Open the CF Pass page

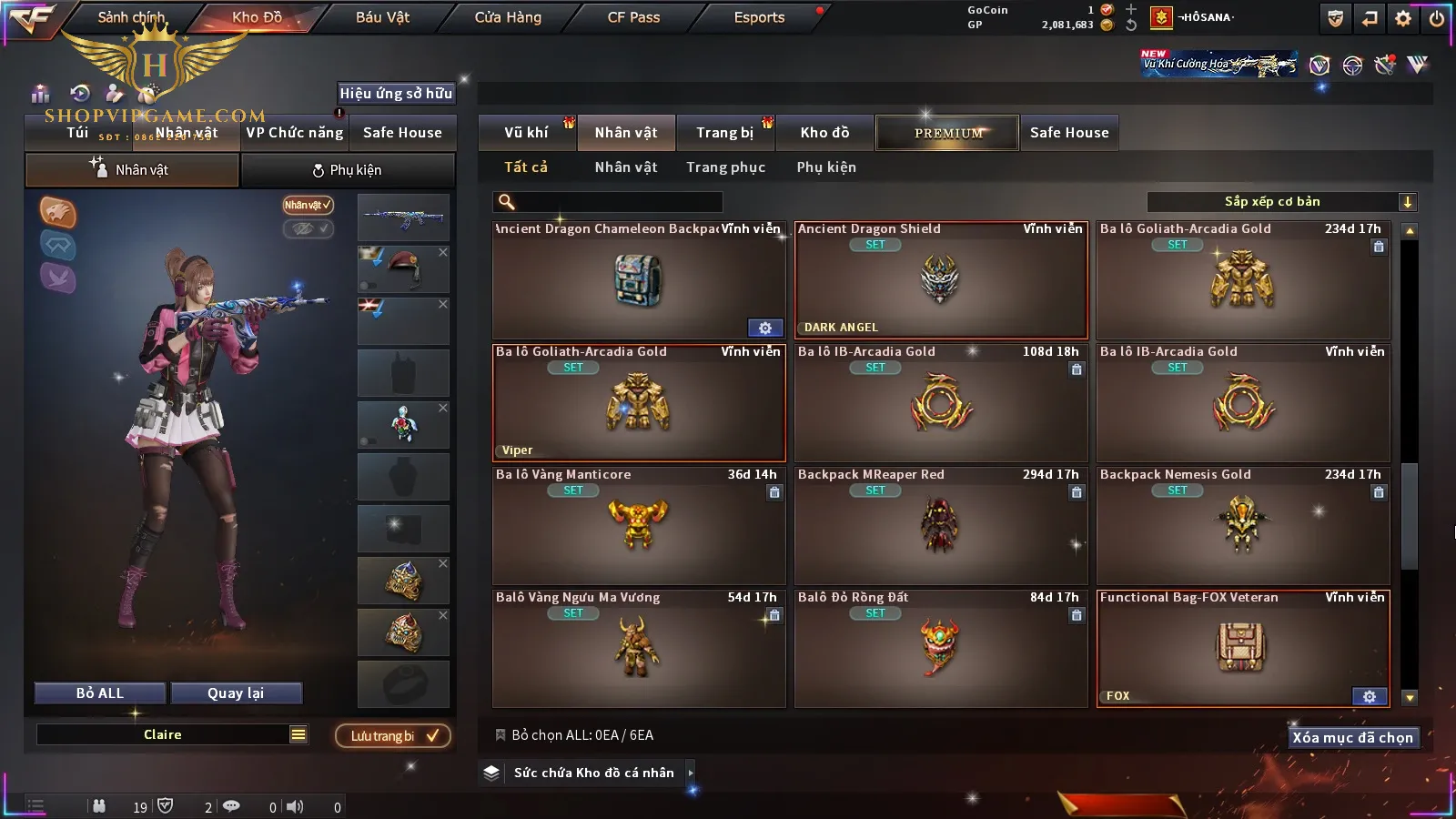click(x=633, y=17)
